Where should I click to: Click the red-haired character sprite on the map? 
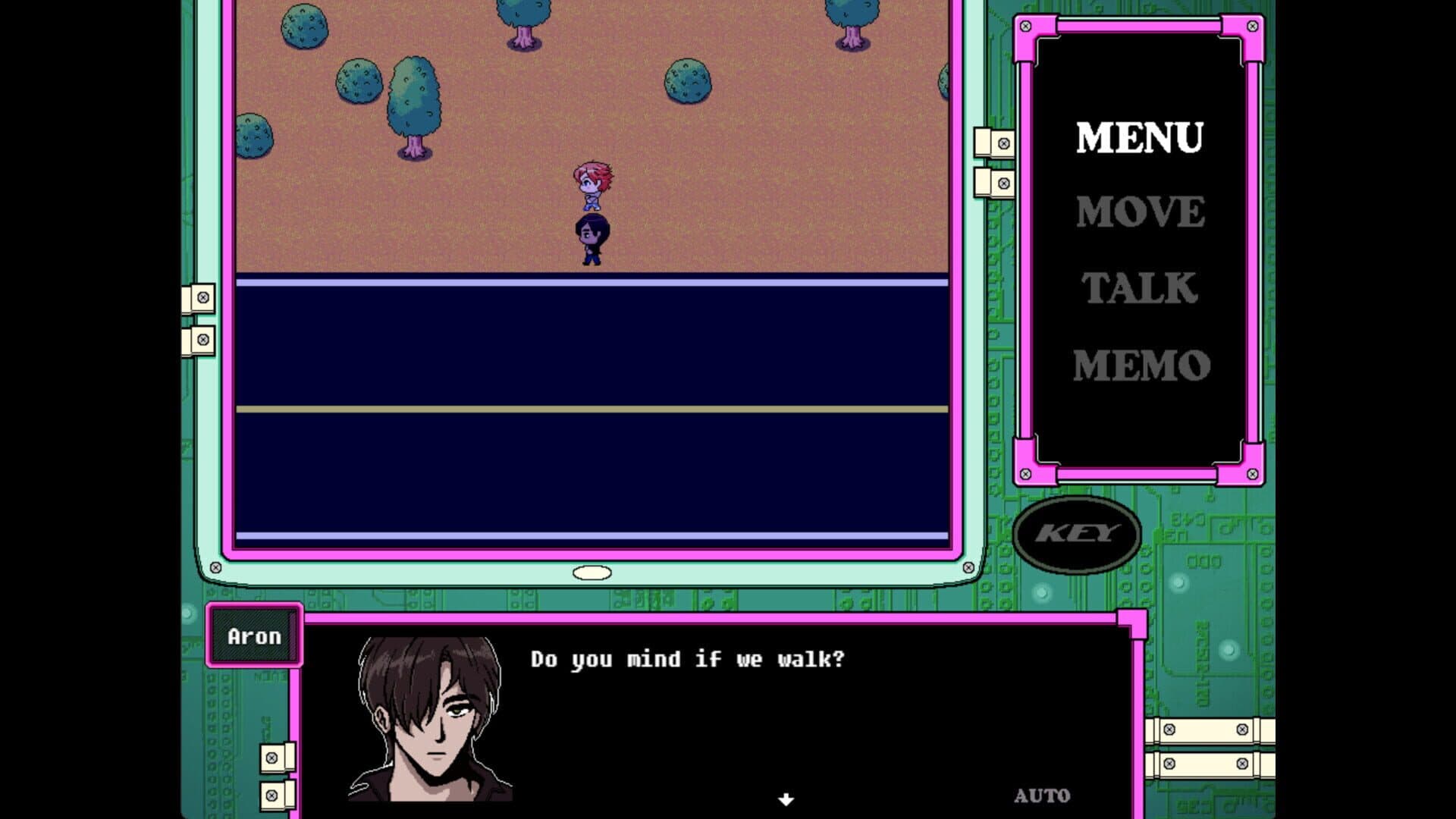point(595,186)
